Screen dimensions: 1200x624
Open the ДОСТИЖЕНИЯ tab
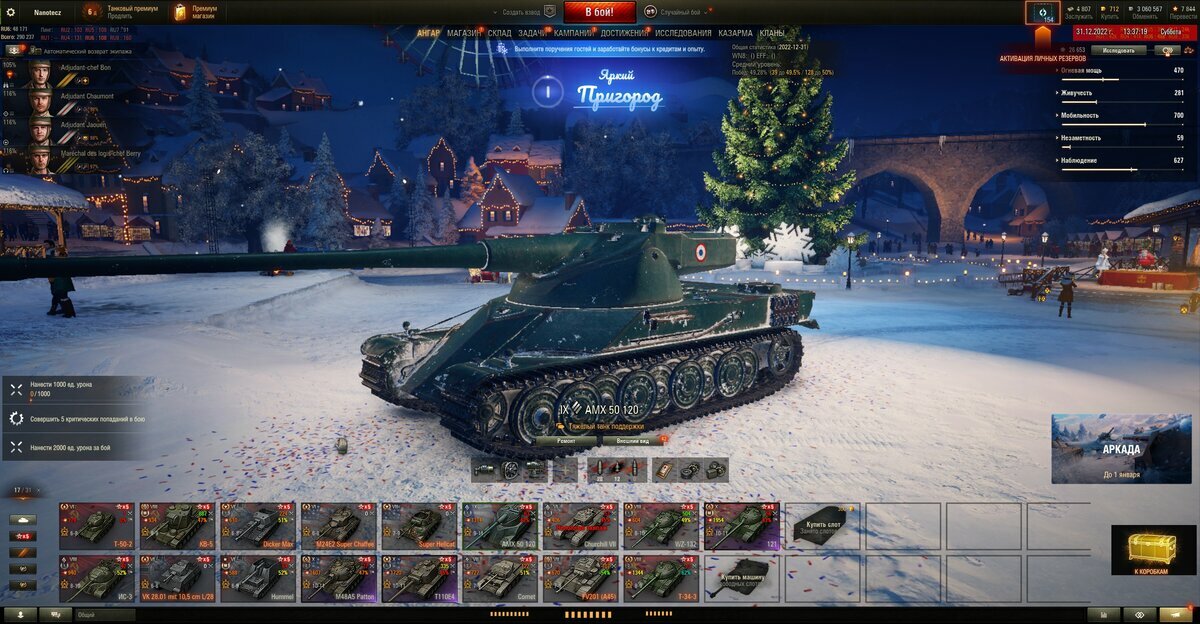624,33
